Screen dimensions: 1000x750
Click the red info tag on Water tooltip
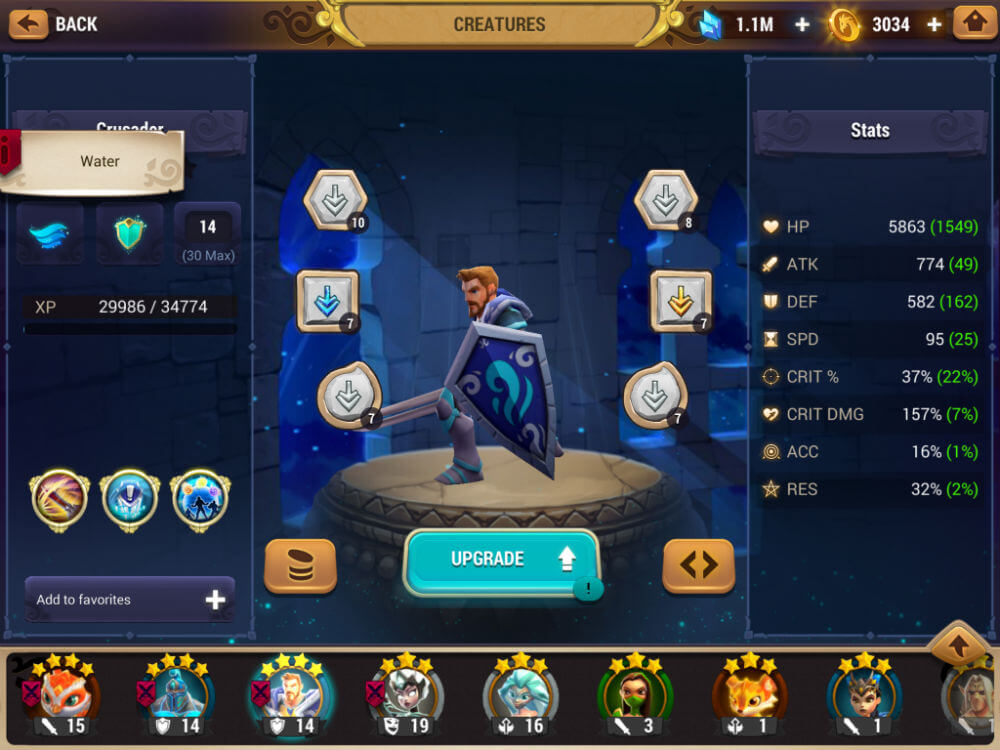tap(10, 152)
